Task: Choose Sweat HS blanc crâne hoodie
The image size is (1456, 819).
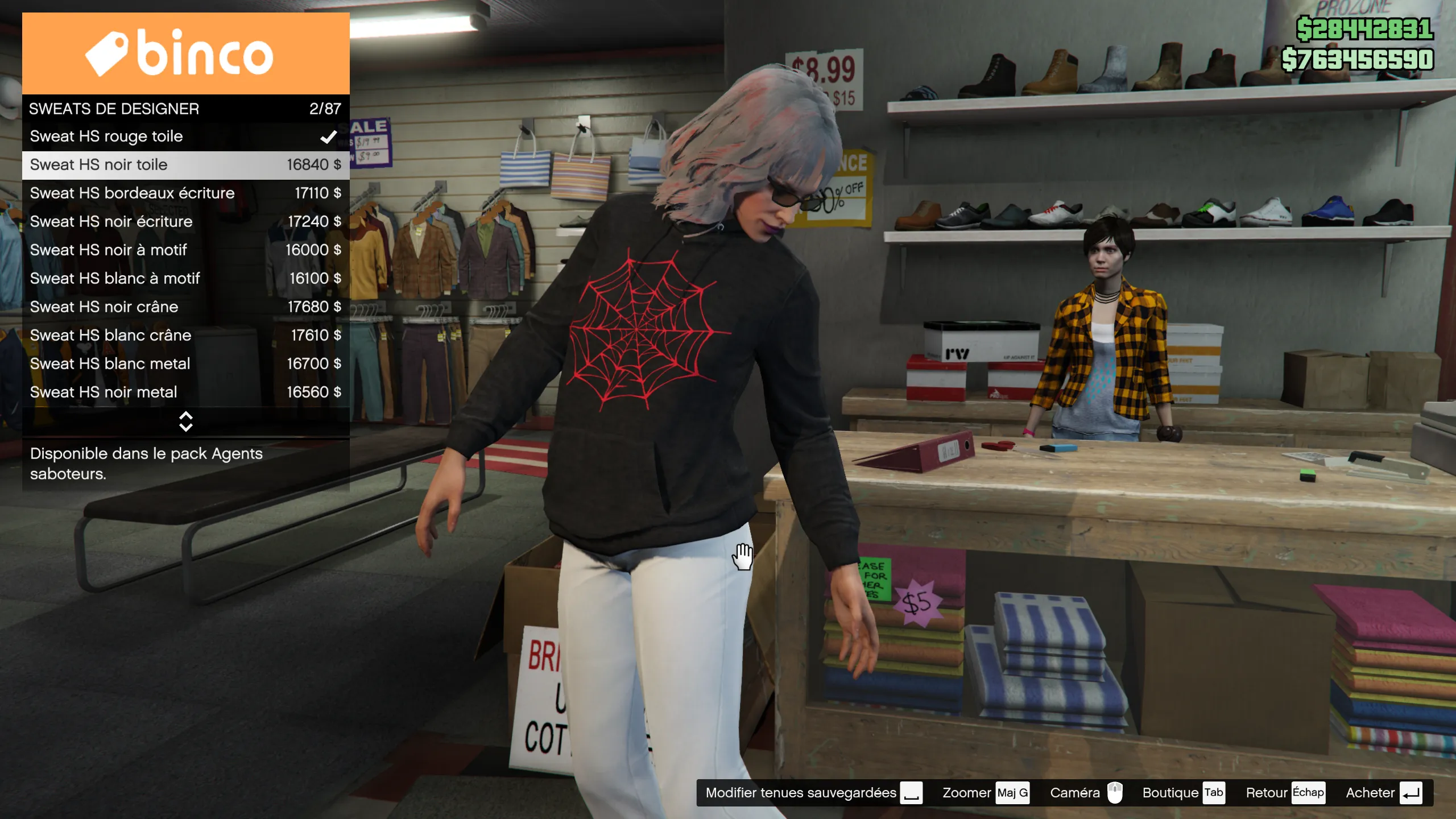Action: click(x=185, y=336)
